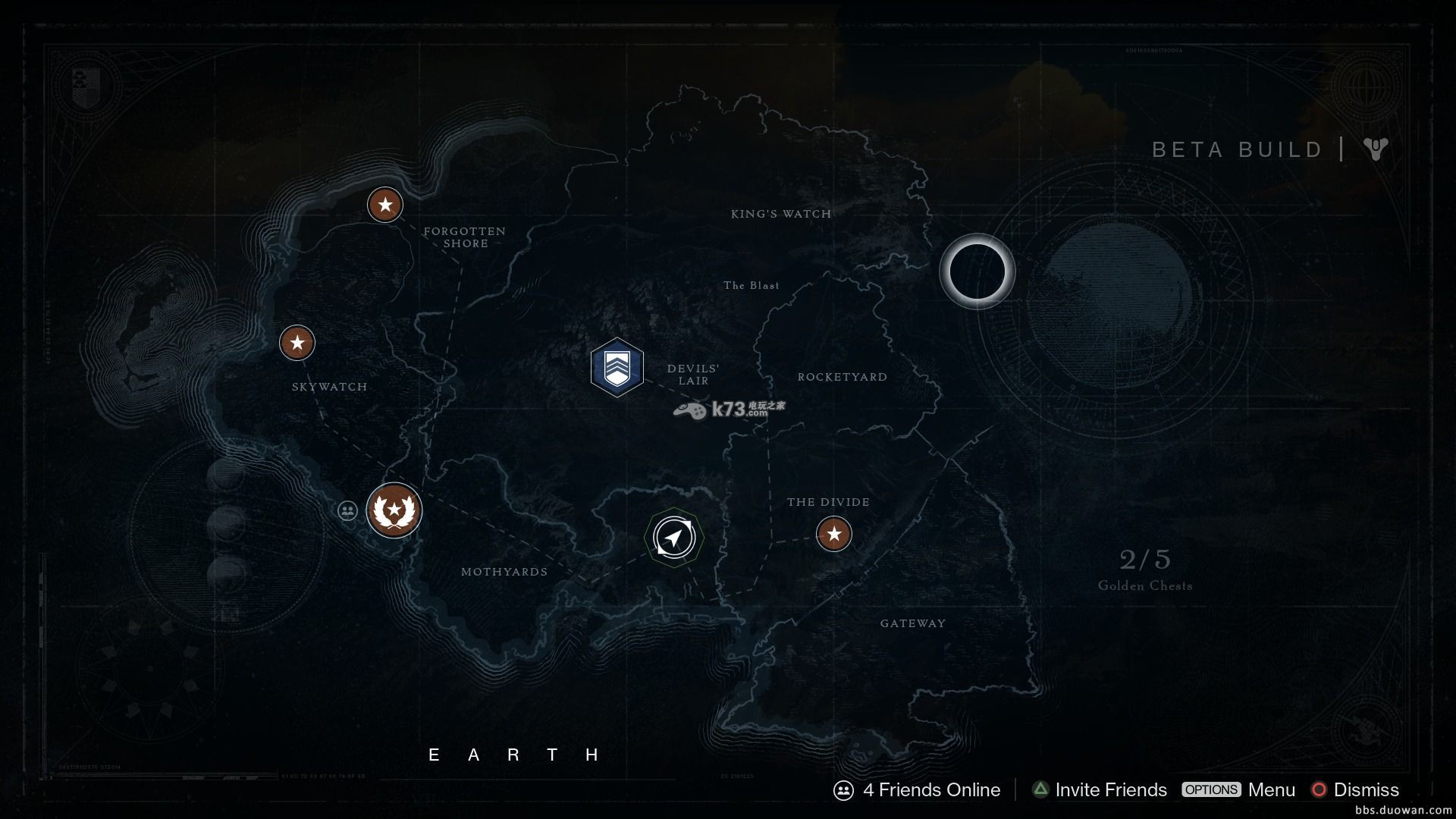The height and width of the screenshot is (819, 1456).
Task: Open the 4 Friends Online roster
Action: click(918, 790)
